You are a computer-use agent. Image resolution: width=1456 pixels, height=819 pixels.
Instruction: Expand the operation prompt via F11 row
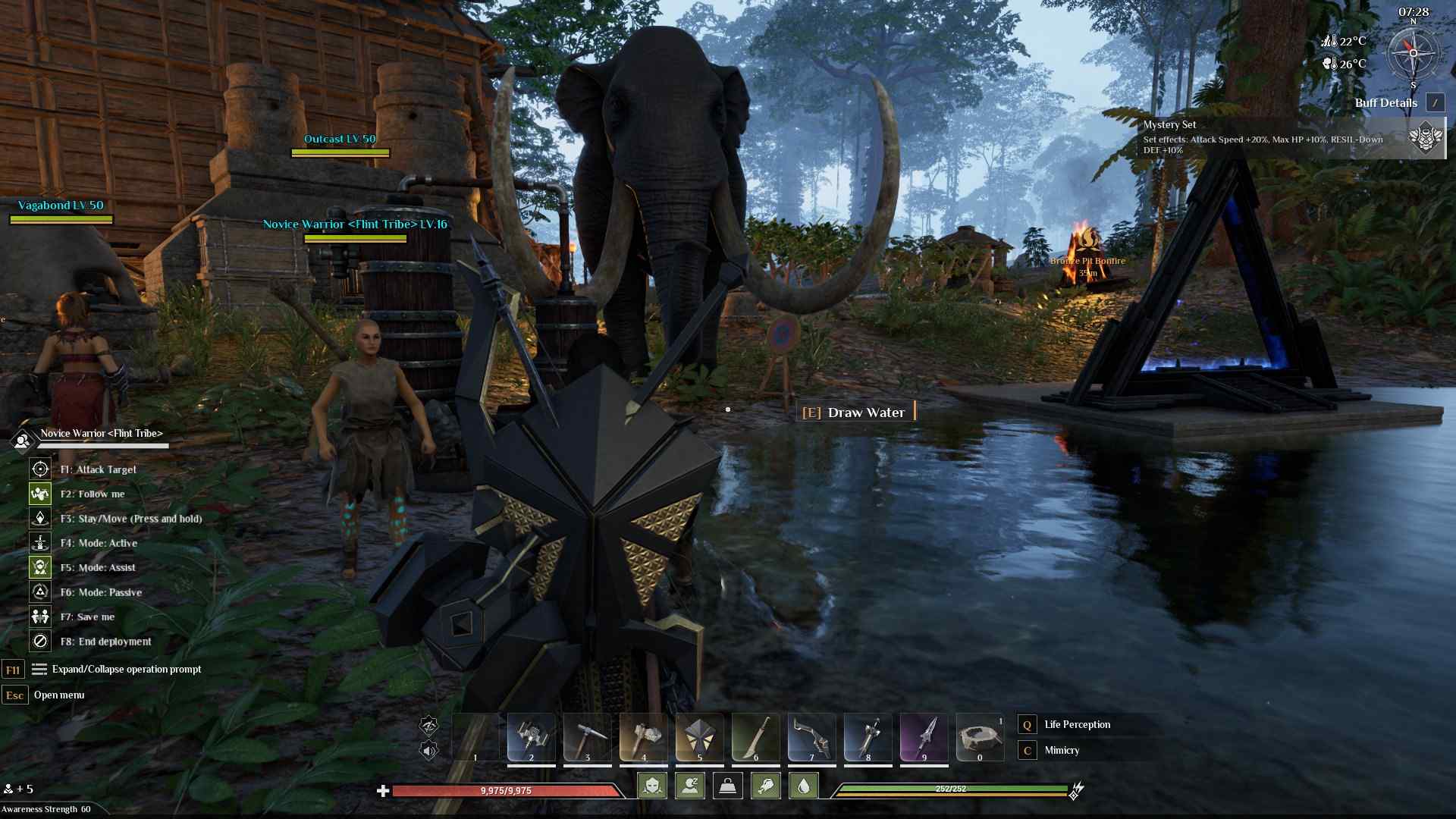click(x=126, y=670)
